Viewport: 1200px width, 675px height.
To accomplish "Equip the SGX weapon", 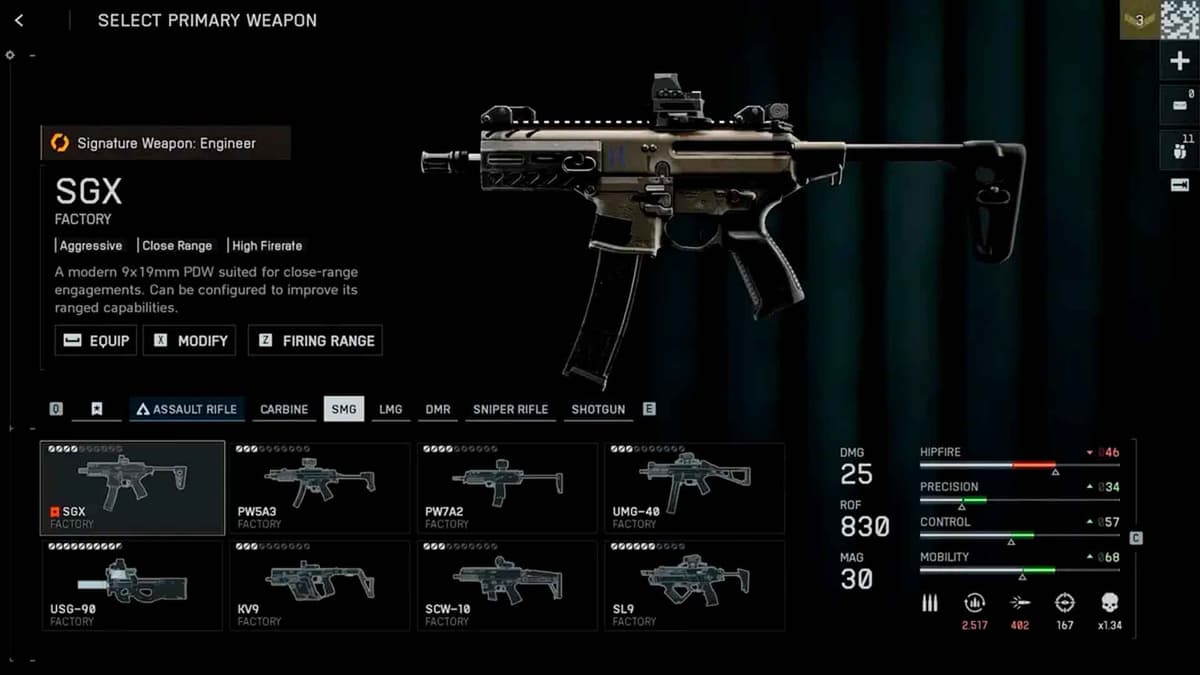I will tap(96, 340).
